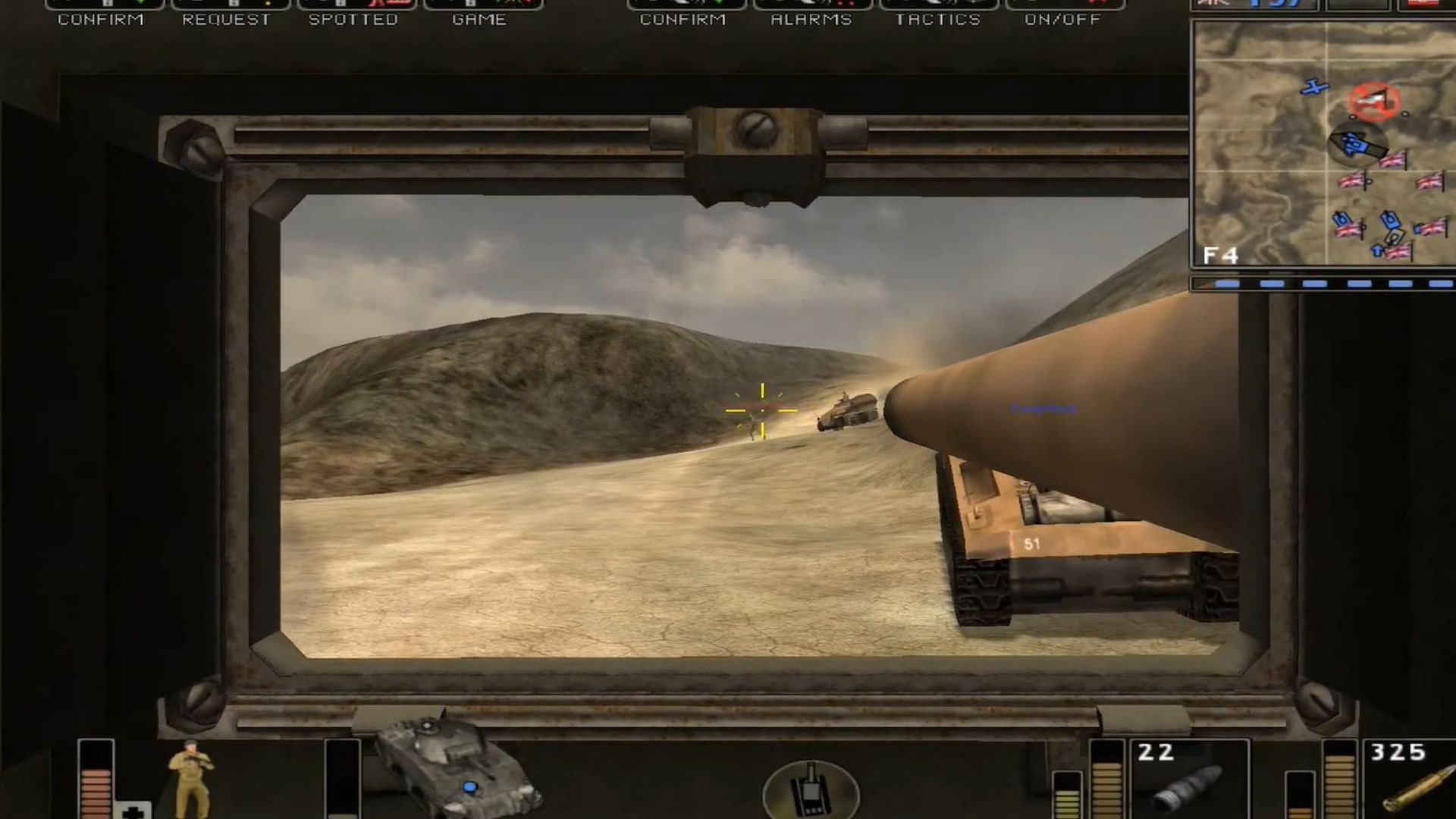The width and height of the screenshot is (1456, 819).
Task: Activate the SPOTTED radio command
Action: tap(353, 19)
